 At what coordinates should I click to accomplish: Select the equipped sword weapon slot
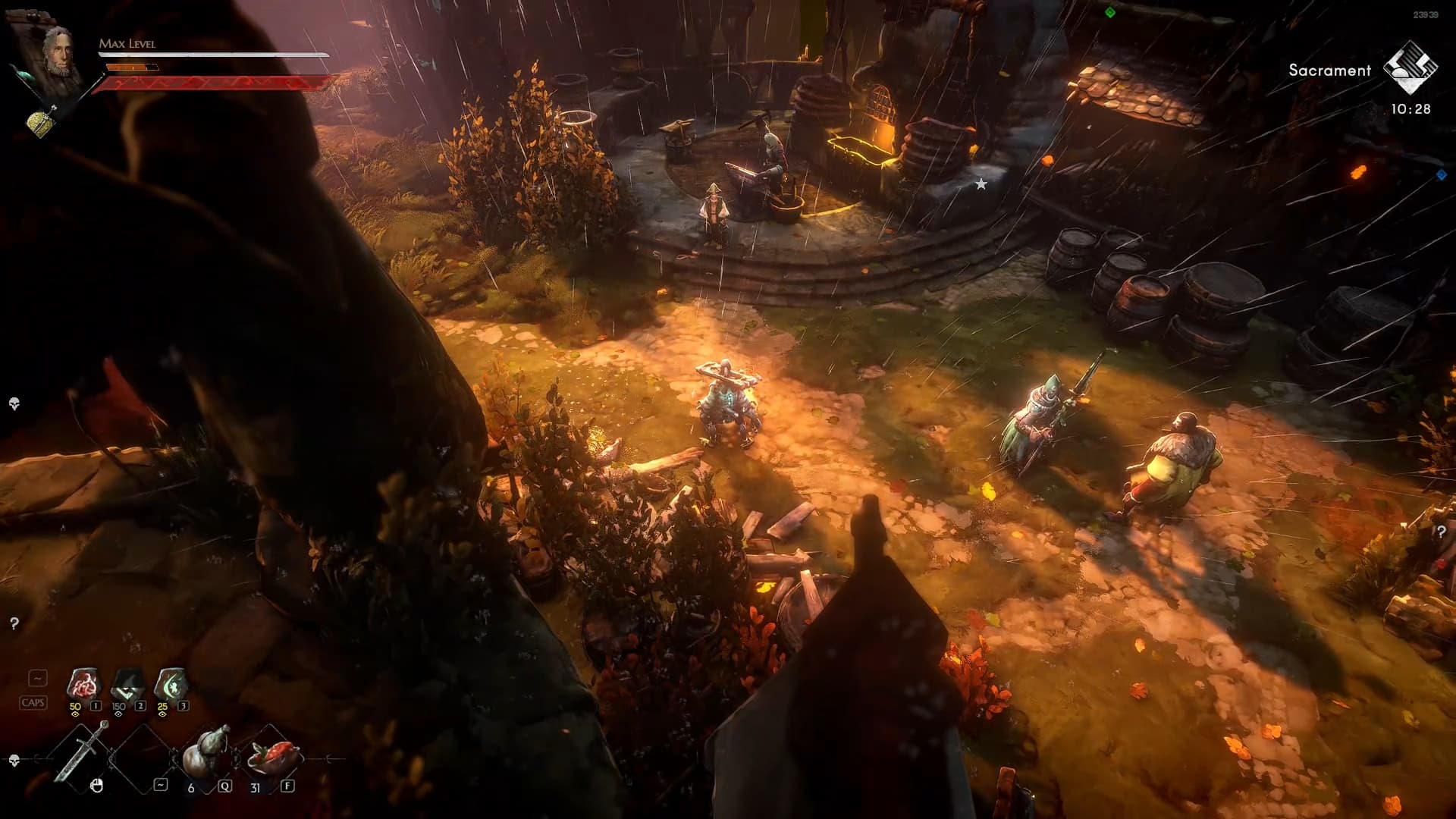[82, 752]
